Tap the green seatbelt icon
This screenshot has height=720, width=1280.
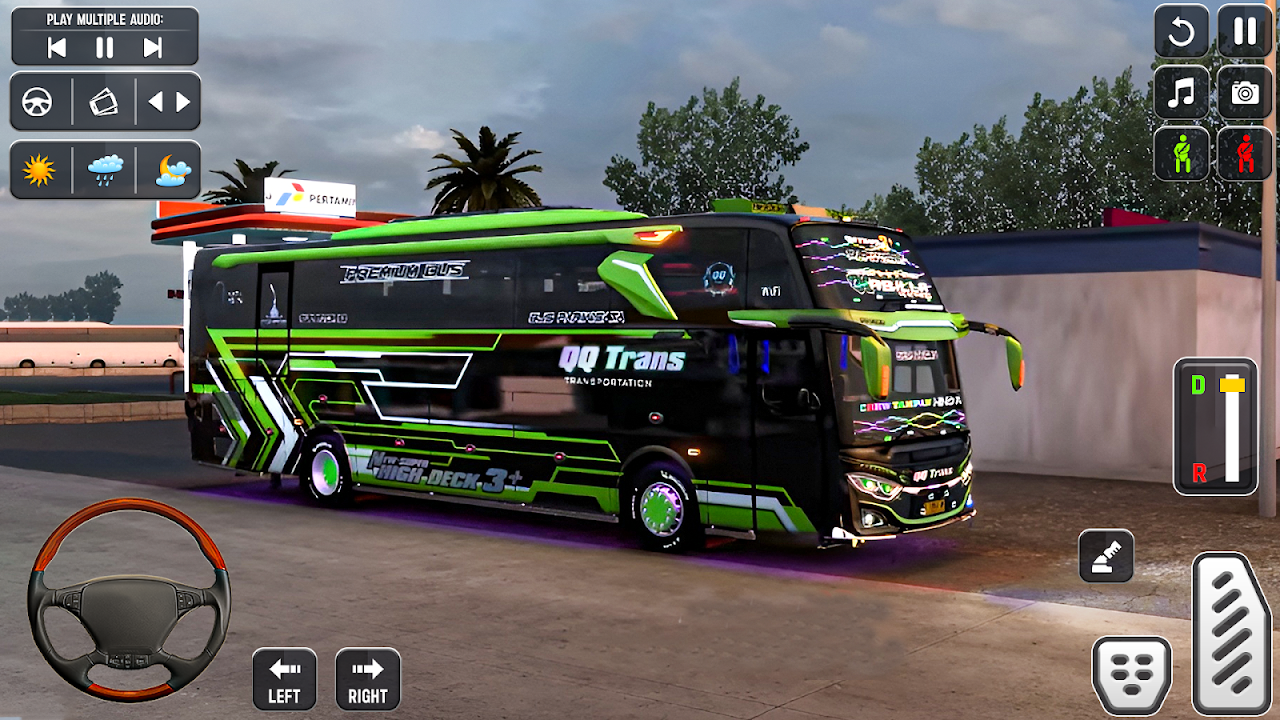click(x=1181, y=155)
